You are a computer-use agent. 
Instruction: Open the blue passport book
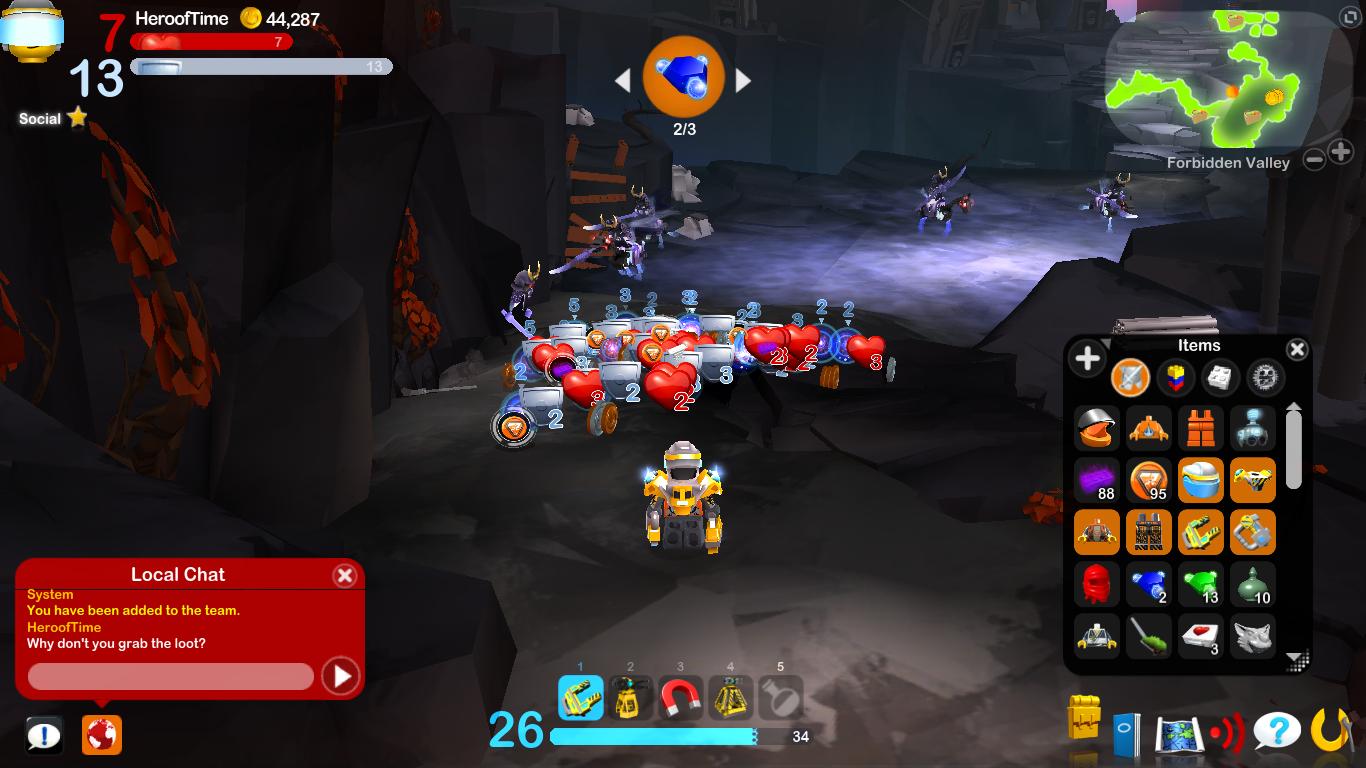(x=1126, y=734)
